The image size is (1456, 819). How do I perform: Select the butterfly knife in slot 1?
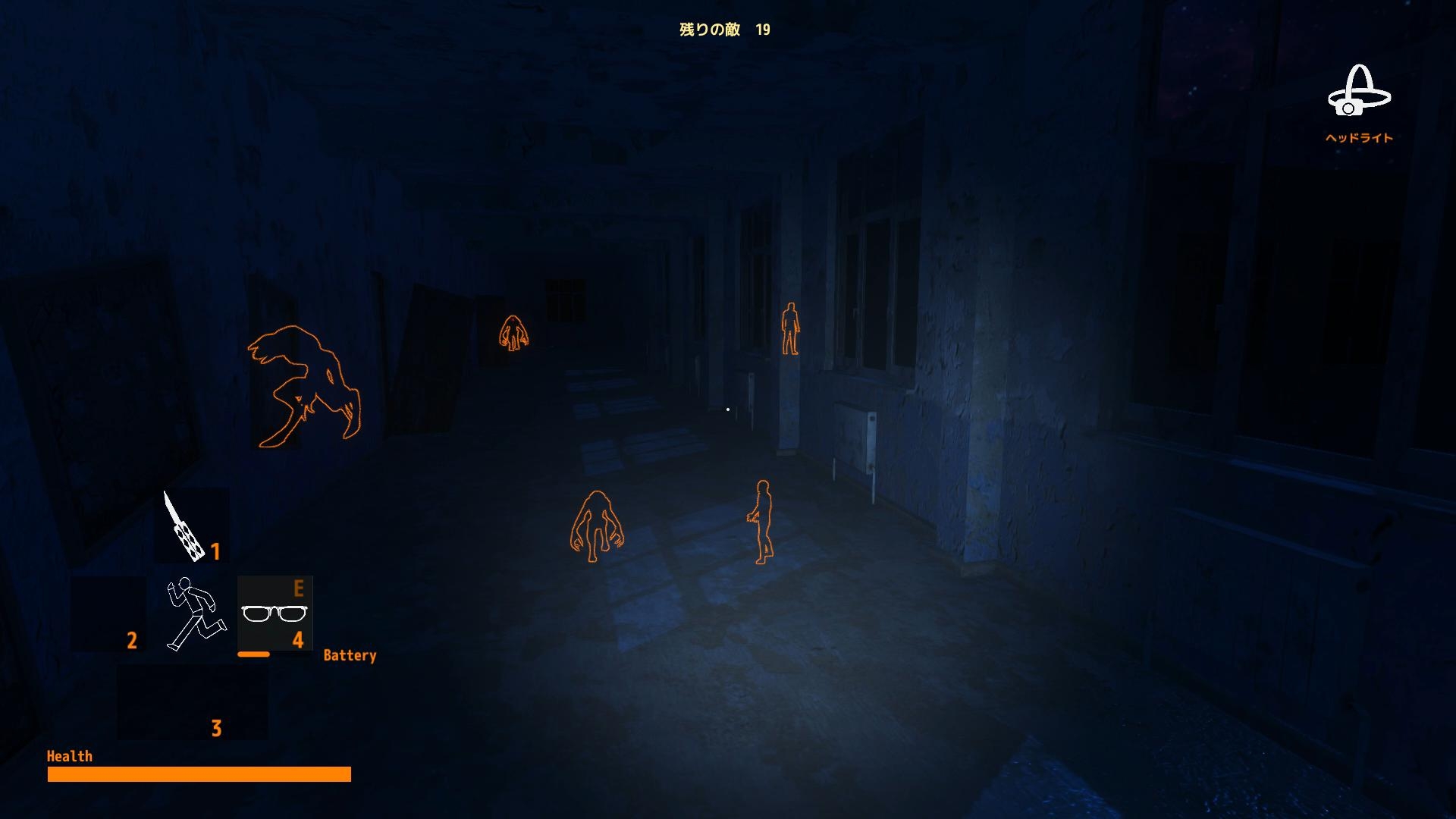coord(185,527)
